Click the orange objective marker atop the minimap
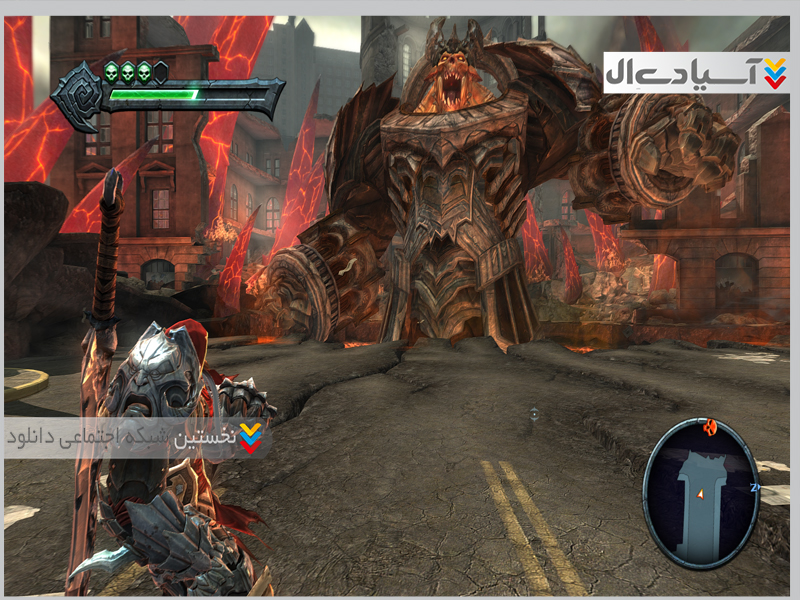The width and height of the screenshot is (800, 600). 711,427
